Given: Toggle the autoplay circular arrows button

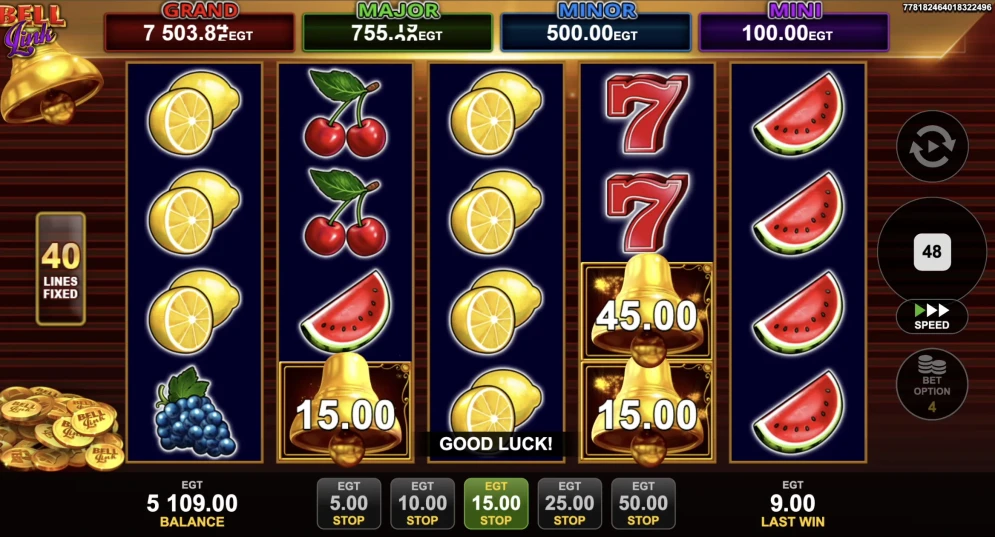Looking at the screenshot, I should pyautogui.click(x=932, y=147).
